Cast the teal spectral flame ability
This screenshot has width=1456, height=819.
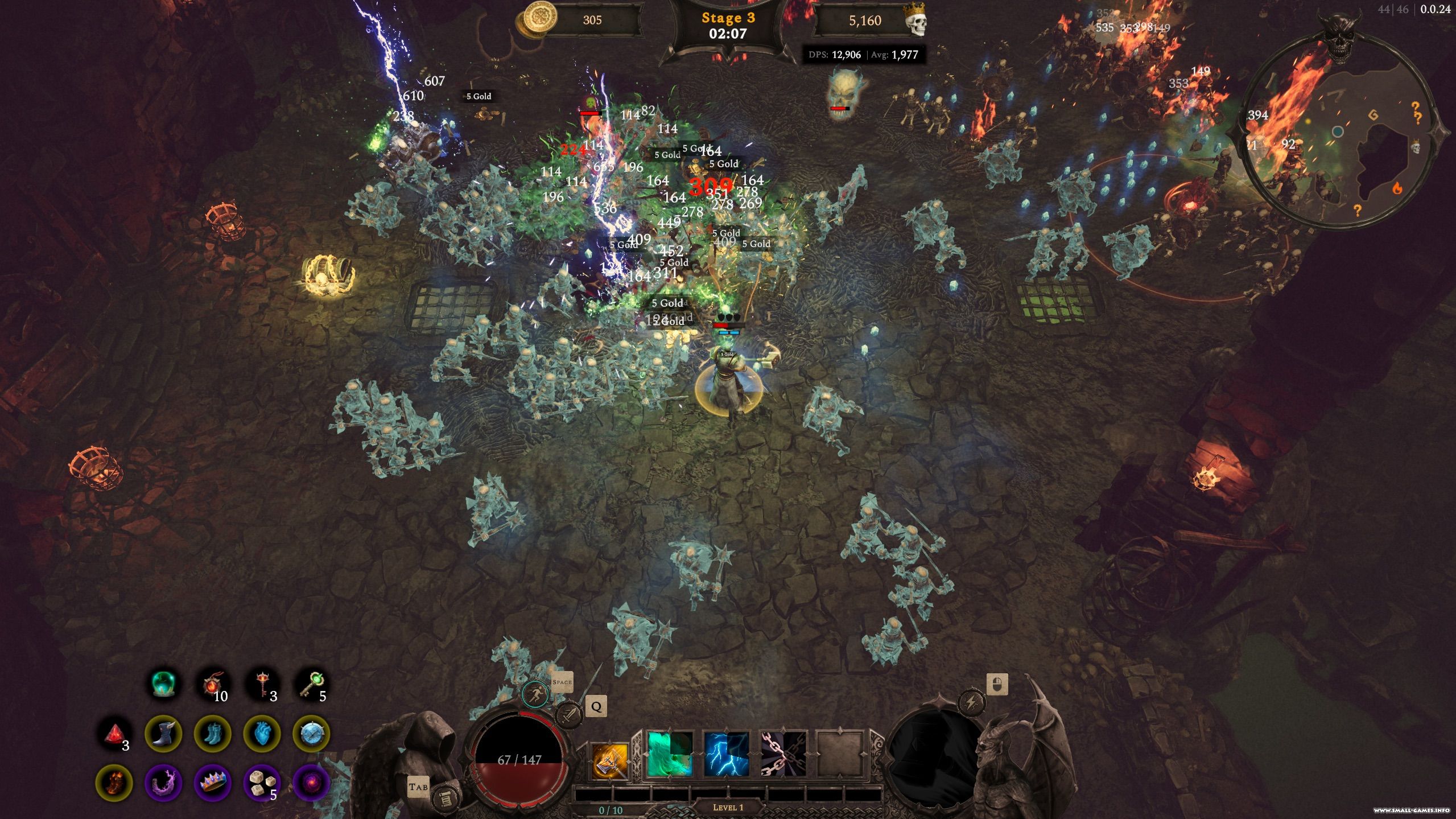coord(670,755)
